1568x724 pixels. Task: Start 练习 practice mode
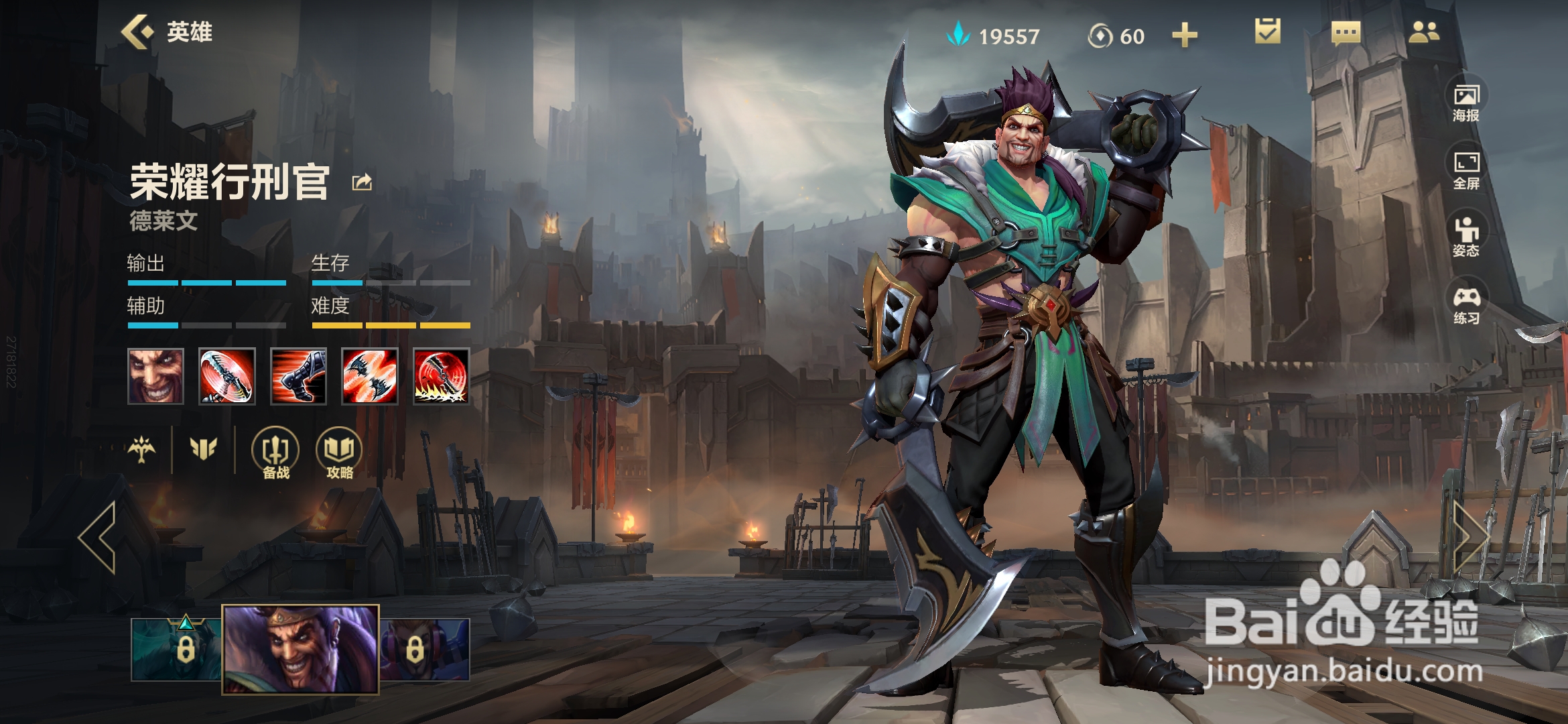[1466, 304]
